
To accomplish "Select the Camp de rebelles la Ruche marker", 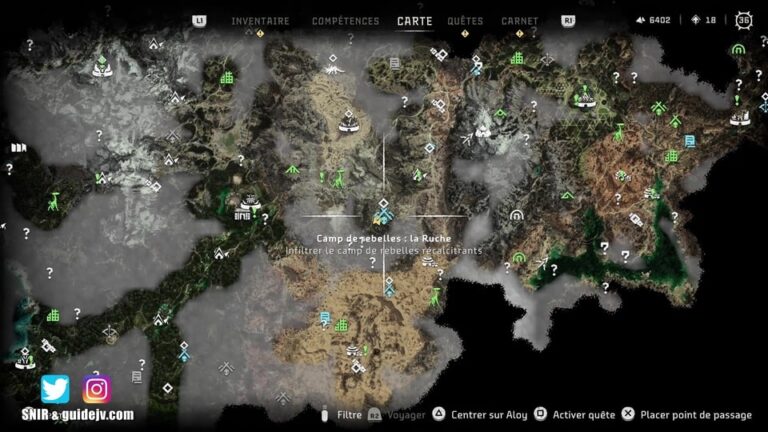I will coord(384,214).
